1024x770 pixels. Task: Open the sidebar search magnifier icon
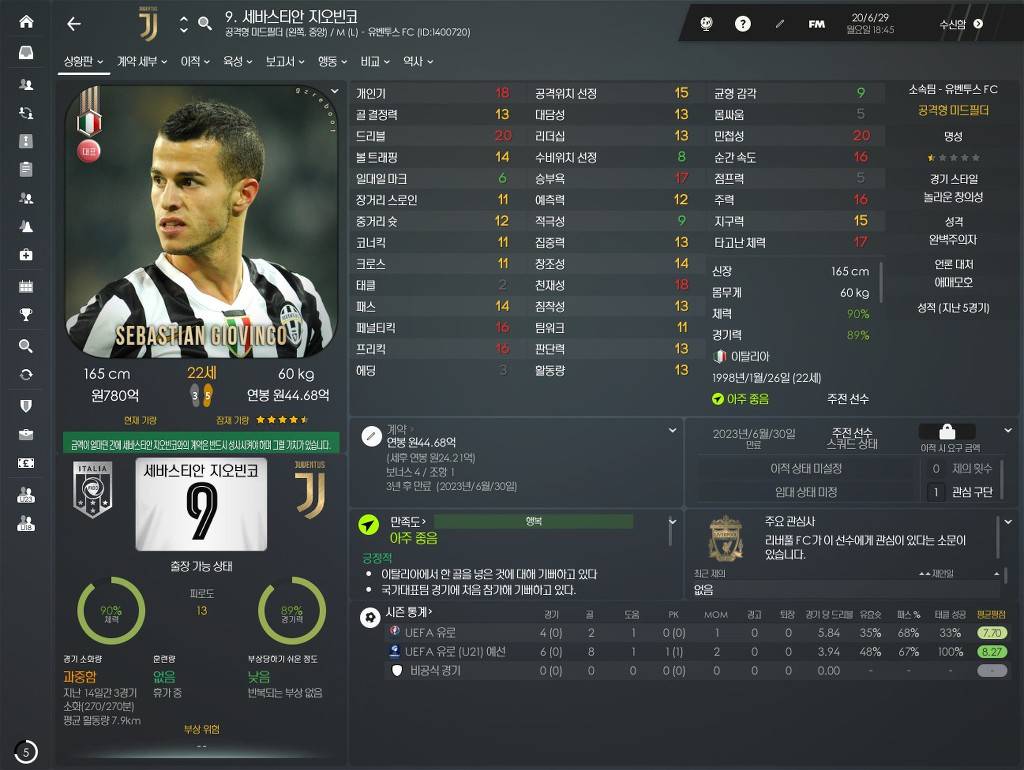pyautogui.click(x=26, y=346)
